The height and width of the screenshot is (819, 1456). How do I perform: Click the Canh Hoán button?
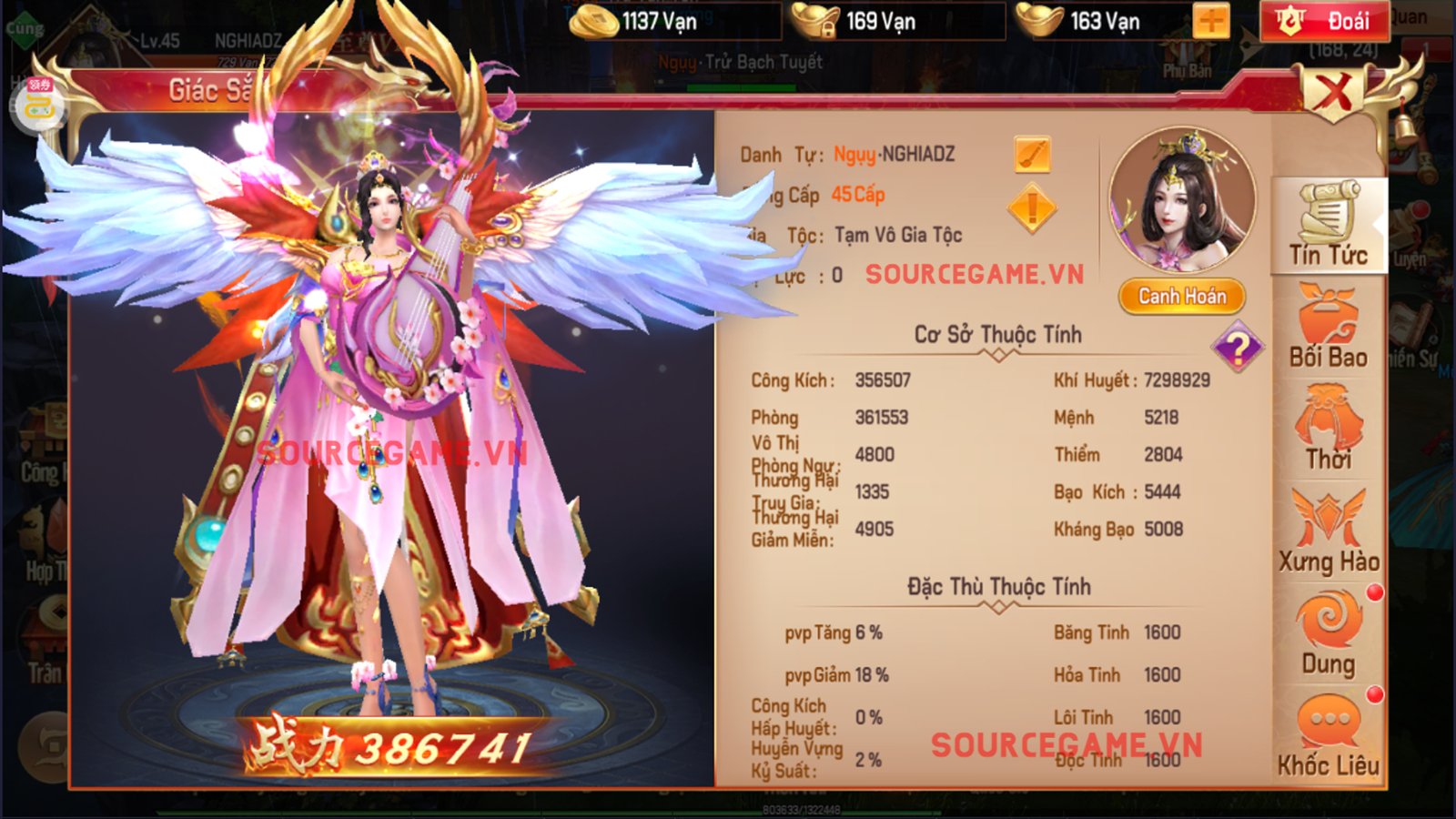point(1181,297)
